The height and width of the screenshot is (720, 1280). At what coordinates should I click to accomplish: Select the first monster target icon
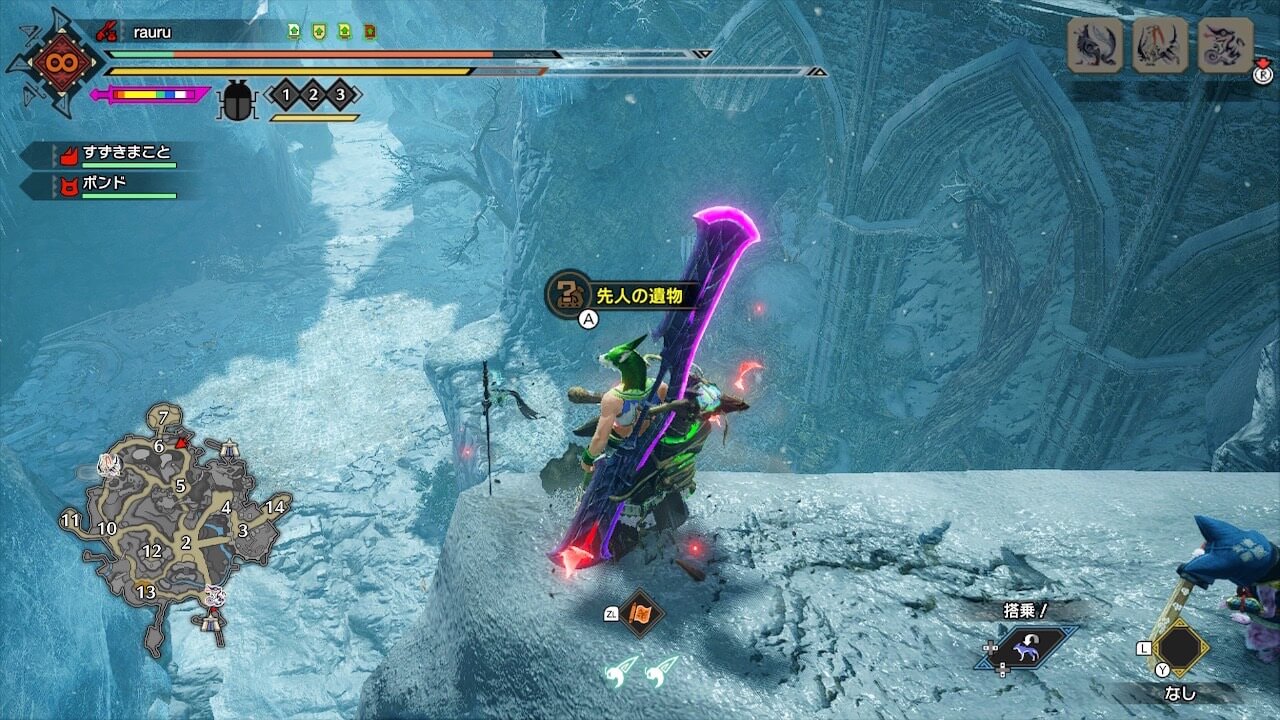pyautogui.click(x=1095, y=46)
